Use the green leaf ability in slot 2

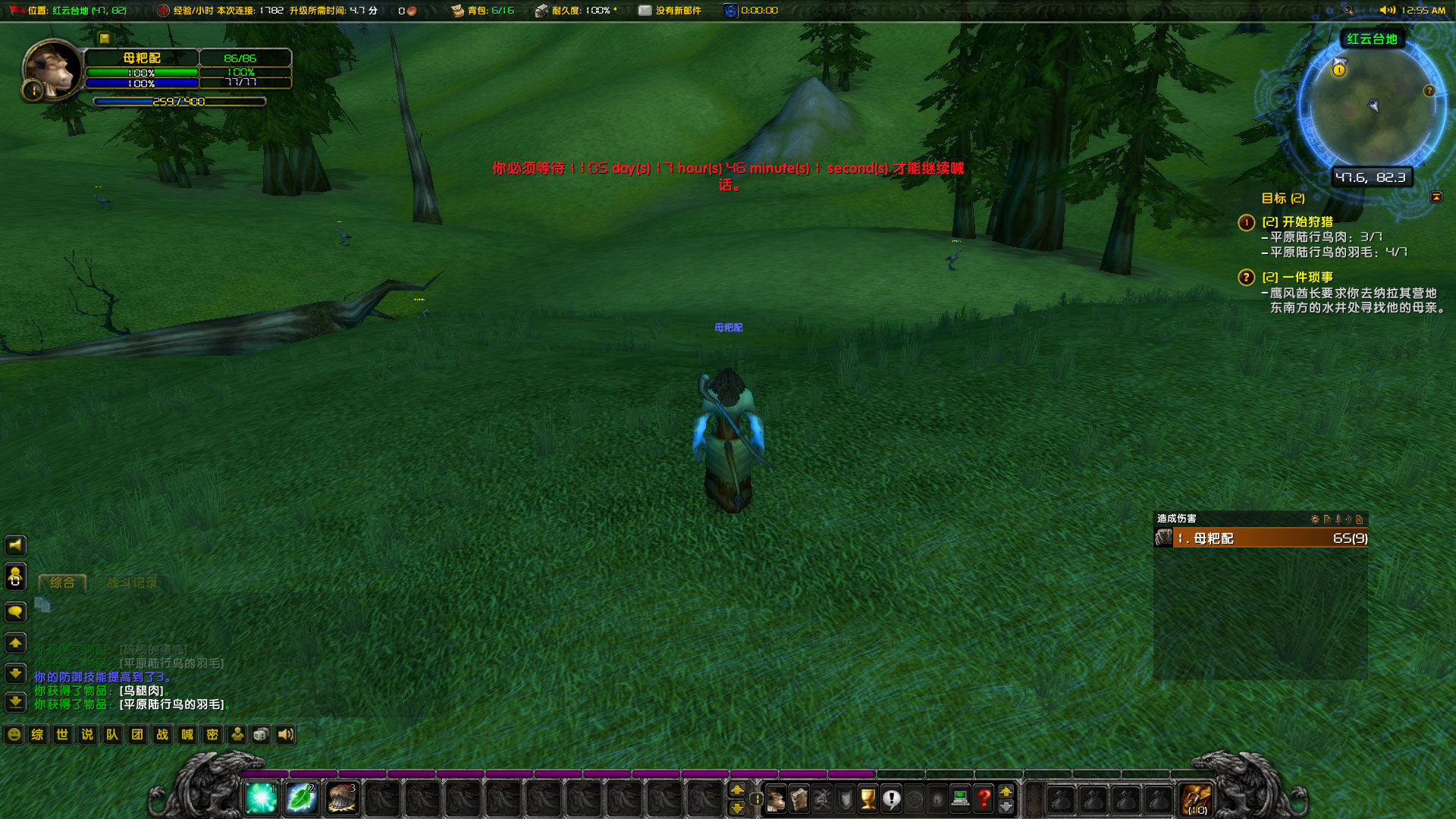click(x=301, y=798)
